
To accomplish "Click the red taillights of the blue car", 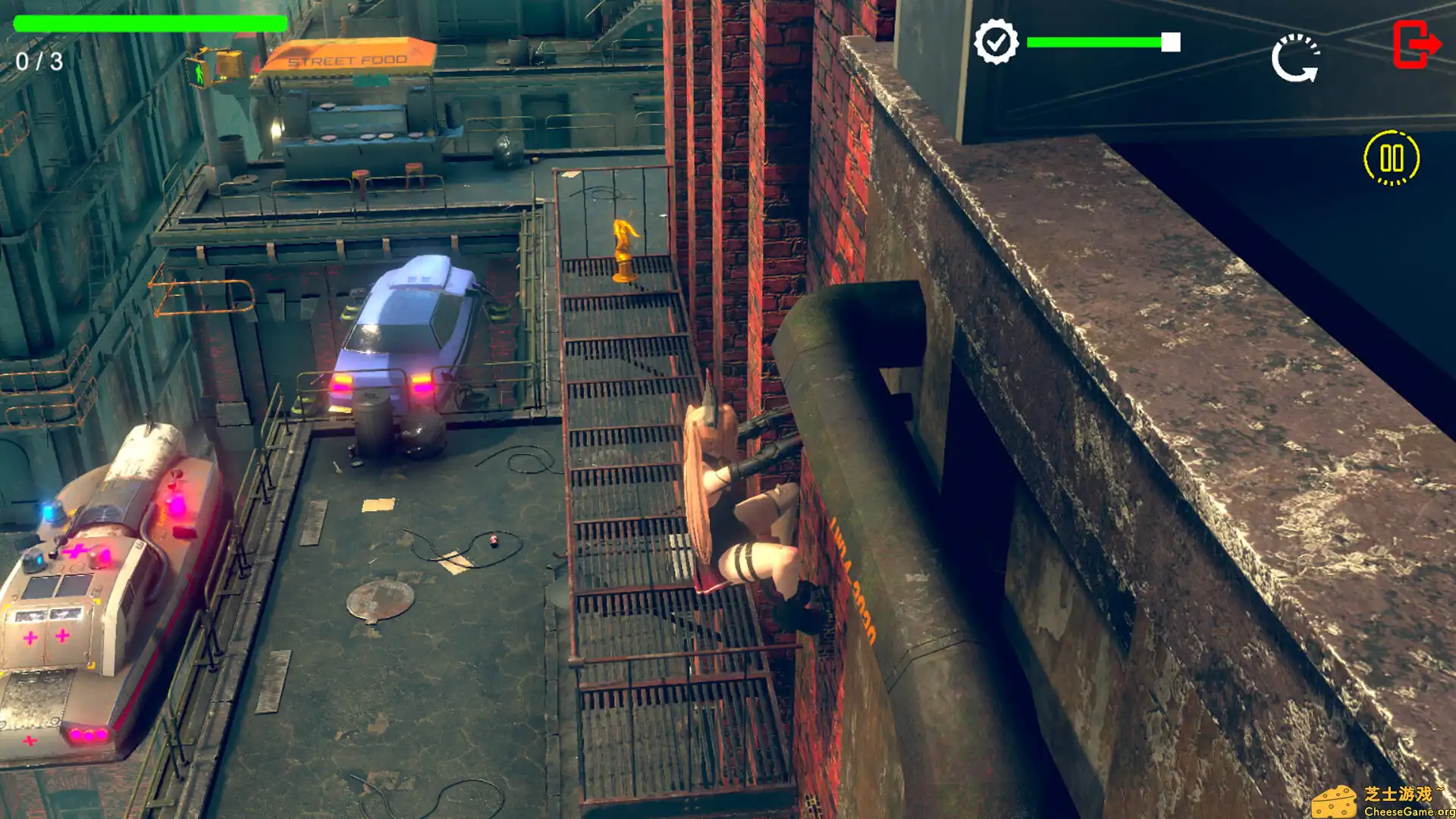I will click(422, 384).
